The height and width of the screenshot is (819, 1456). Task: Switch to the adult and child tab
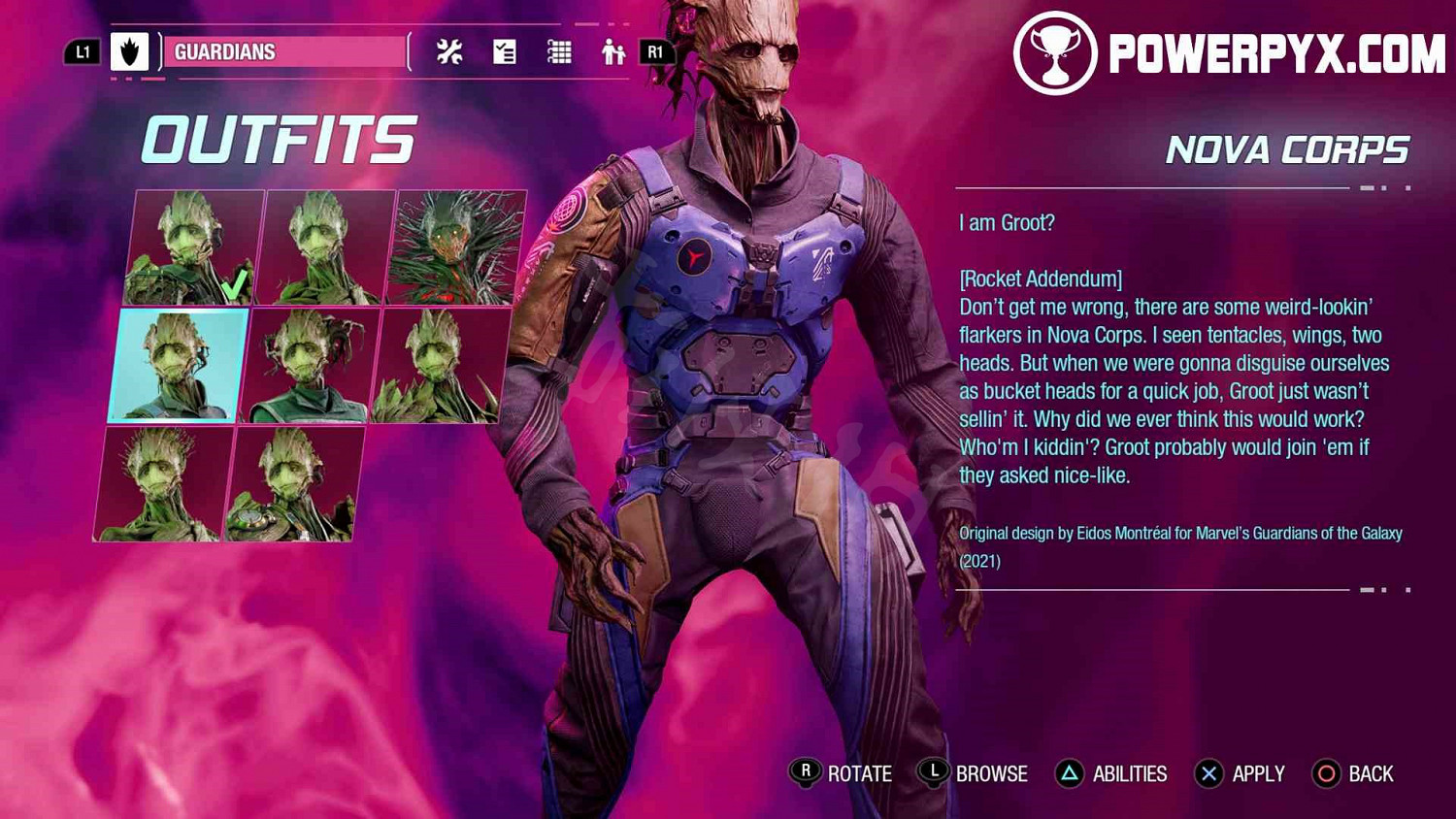click(612, 51)
